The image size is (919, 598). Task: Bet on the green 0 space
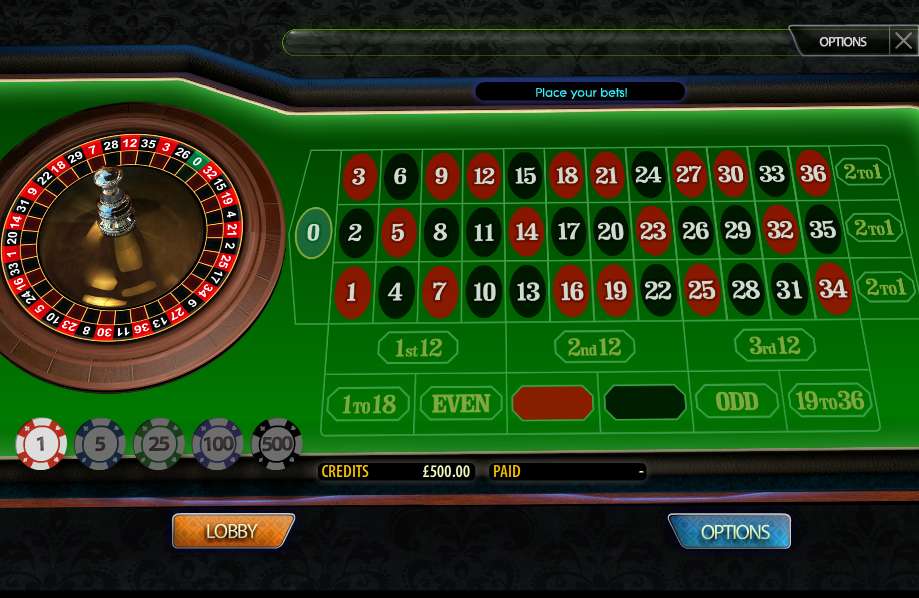click(x=314, y=232)
